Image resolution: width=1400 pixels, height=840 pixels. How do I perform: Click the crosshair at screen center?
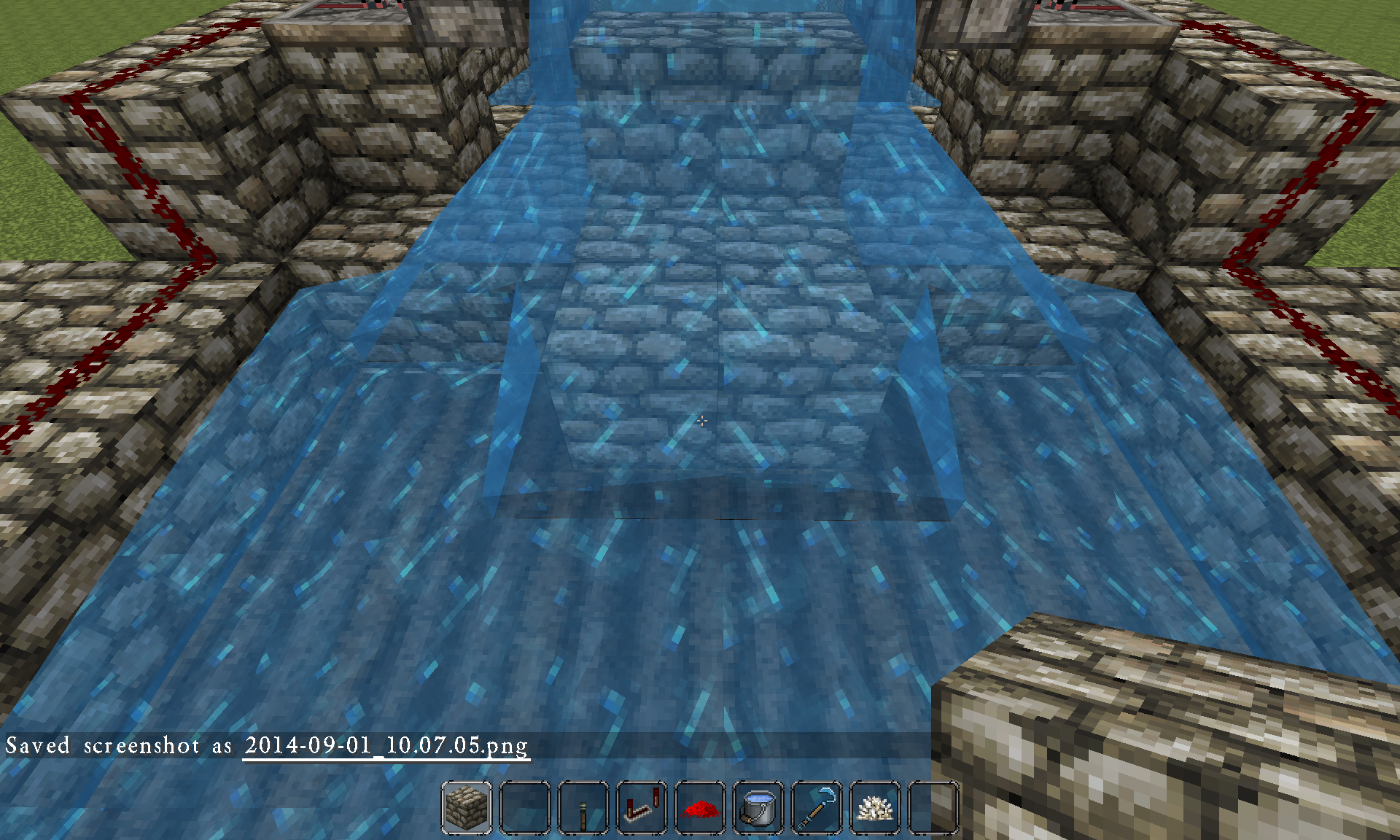(701, 421)
